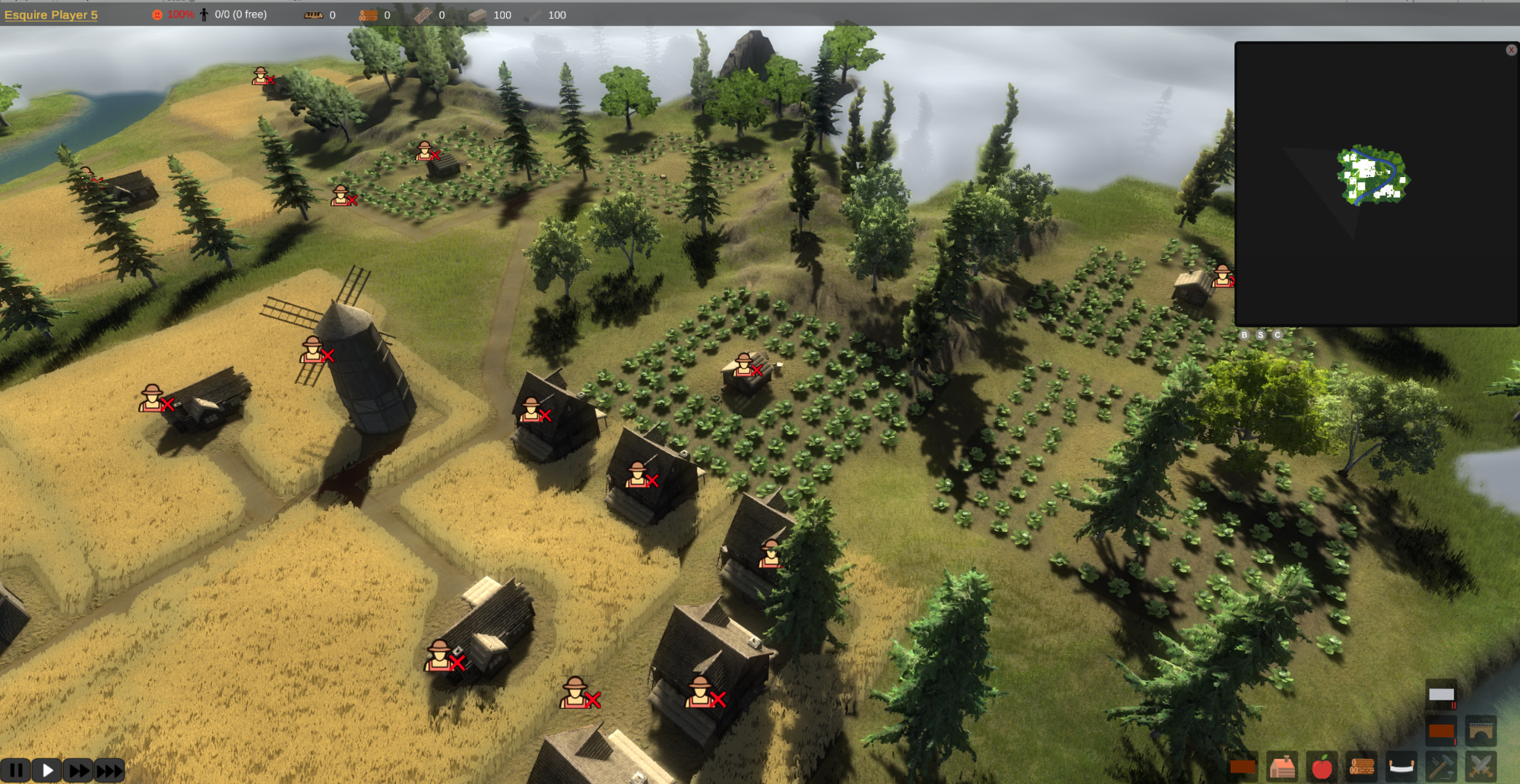The width and height of the screenshot is (1520, 784).
Task: Open the house building category
Action: click(x=1282, y=767)
